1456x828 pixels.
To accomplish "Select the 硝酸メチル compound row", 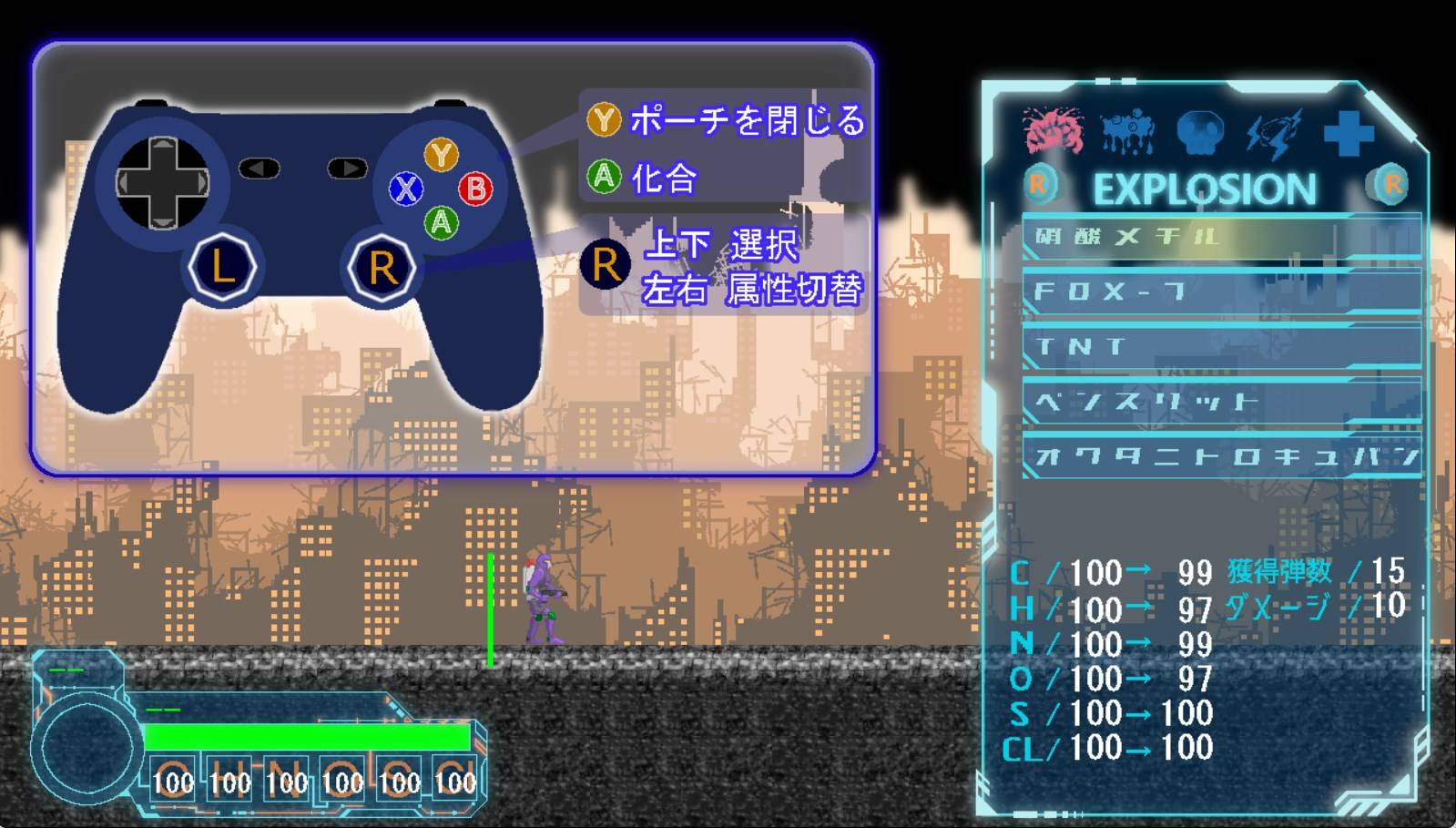I will [1220, 237].
